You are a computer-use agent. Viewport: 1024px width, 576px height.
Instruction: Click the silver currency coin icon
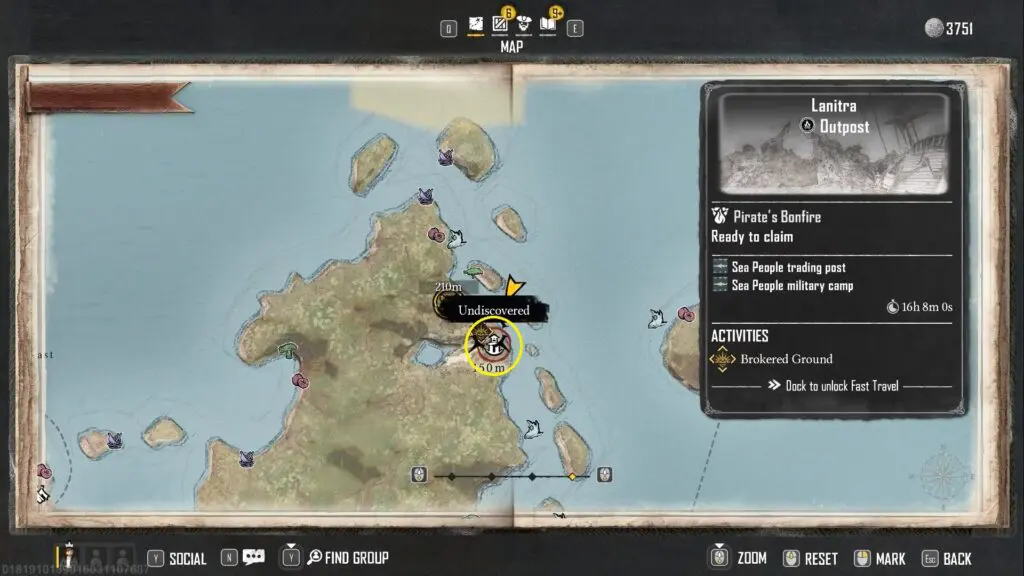click(x=934, y=28)
